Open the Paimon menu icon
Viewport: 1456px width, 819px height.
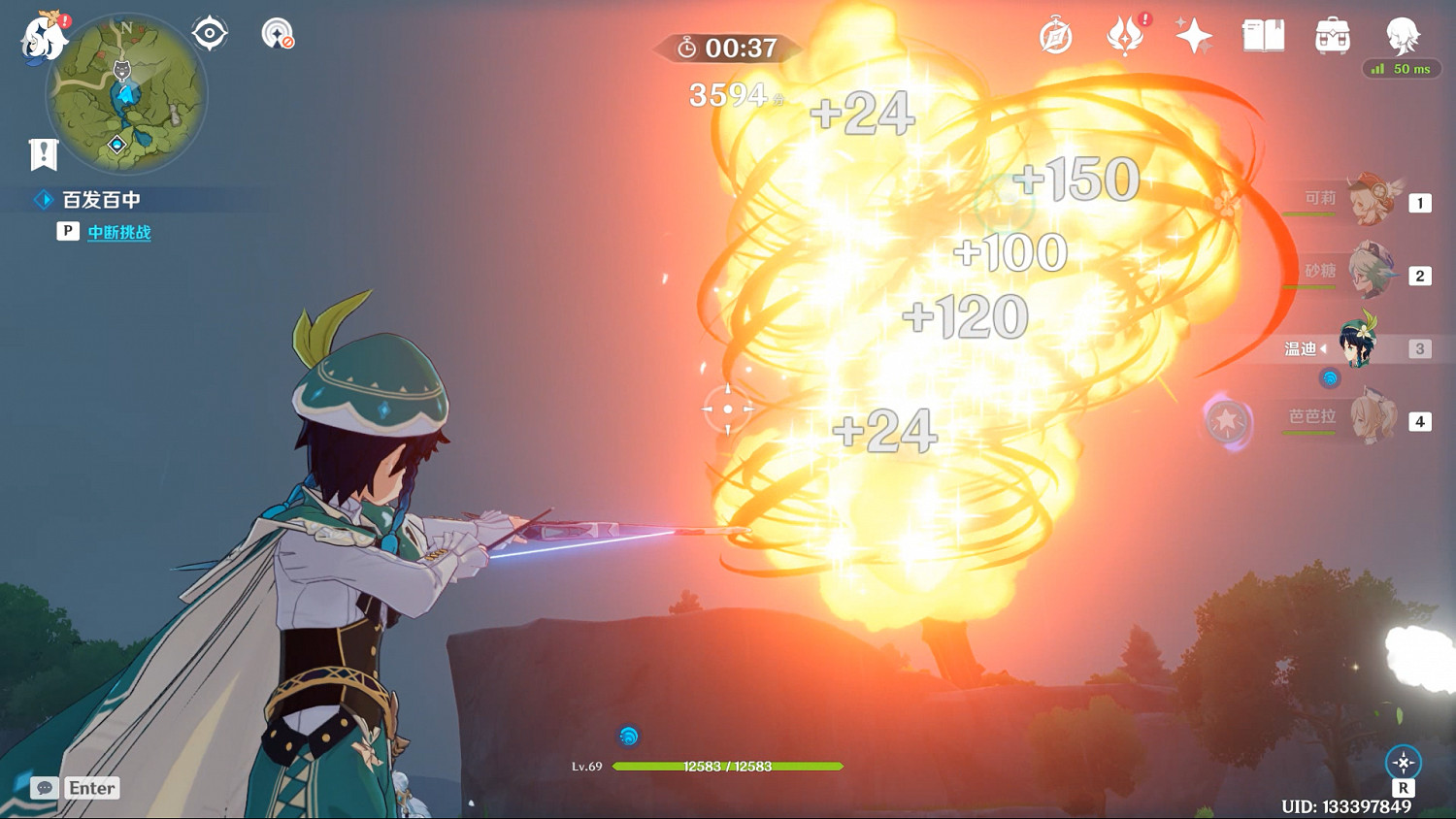pyautogui.click(x=44, y=39)
